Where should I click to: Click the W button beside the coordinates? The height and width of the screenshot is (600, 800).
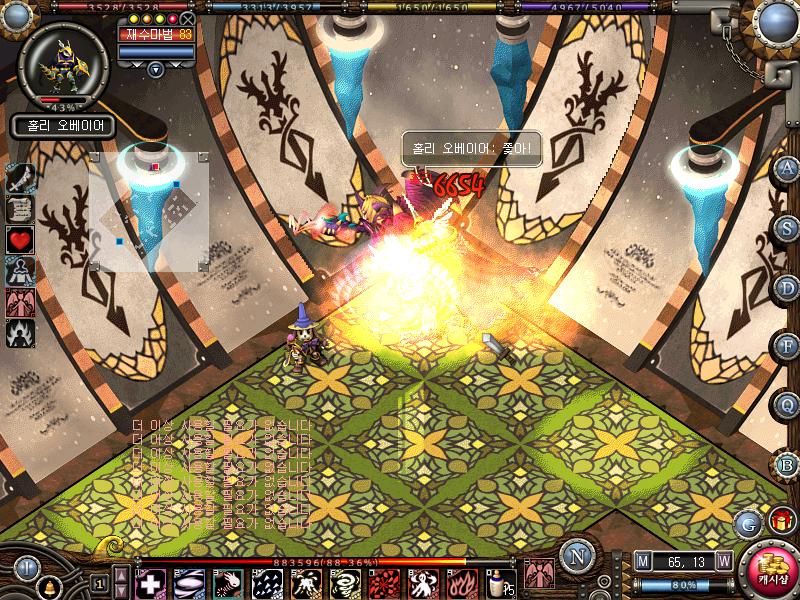tap(723, 561)
